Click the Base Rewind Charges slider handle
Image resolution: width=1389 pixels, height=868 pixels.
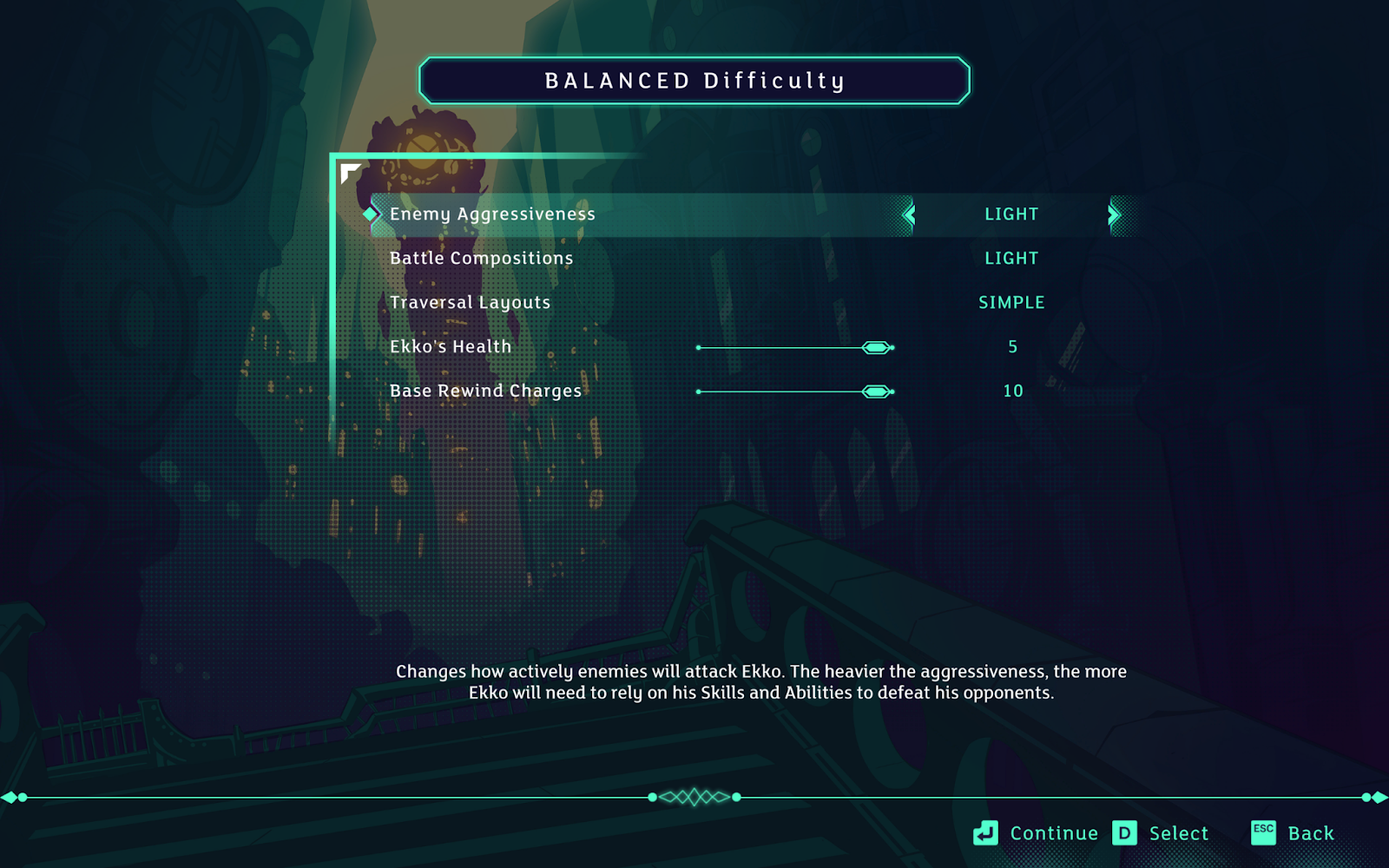[876, 392]
